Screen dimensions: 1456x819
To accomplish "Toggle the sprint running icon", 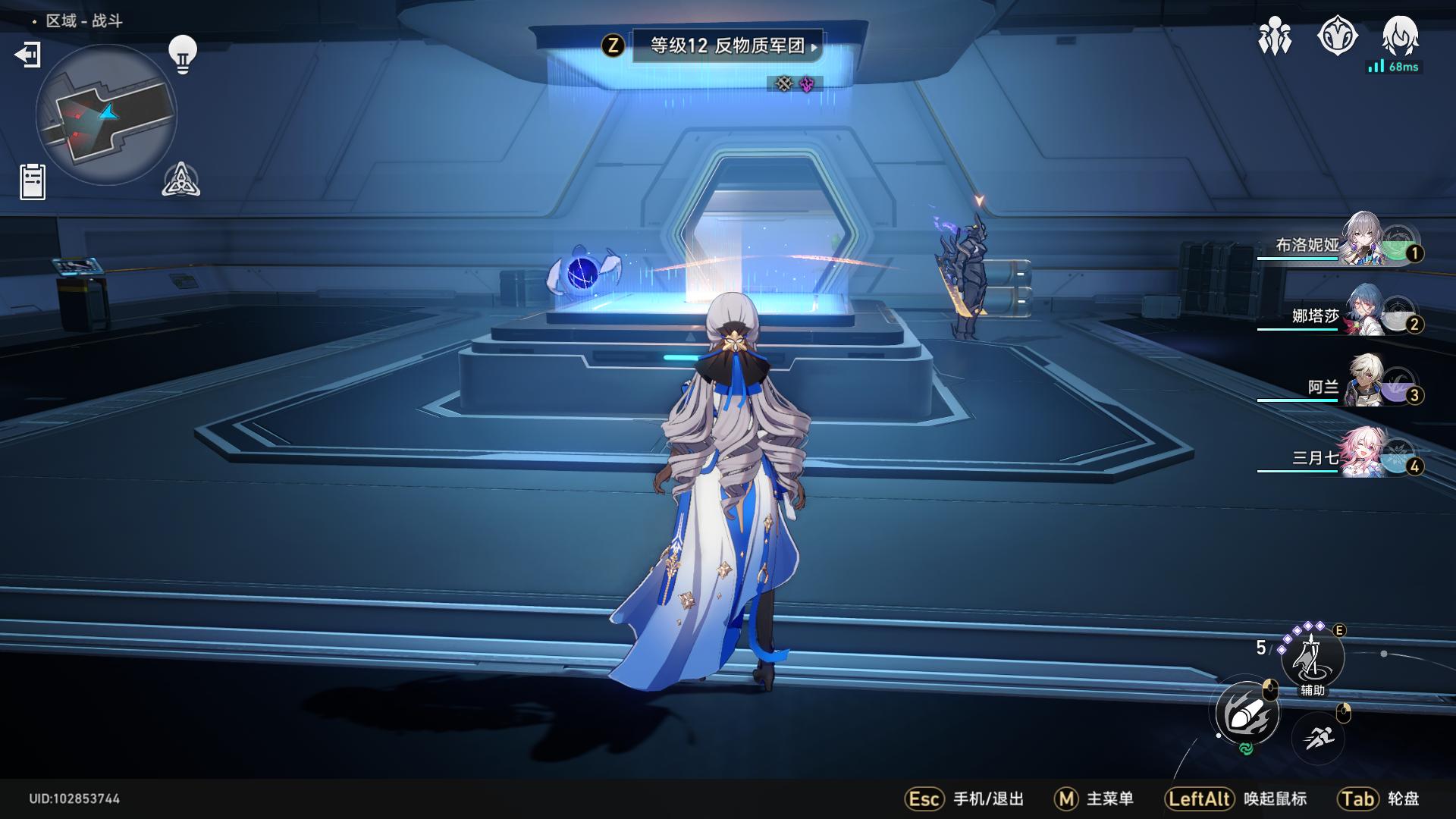I will tap(1318, 736).
